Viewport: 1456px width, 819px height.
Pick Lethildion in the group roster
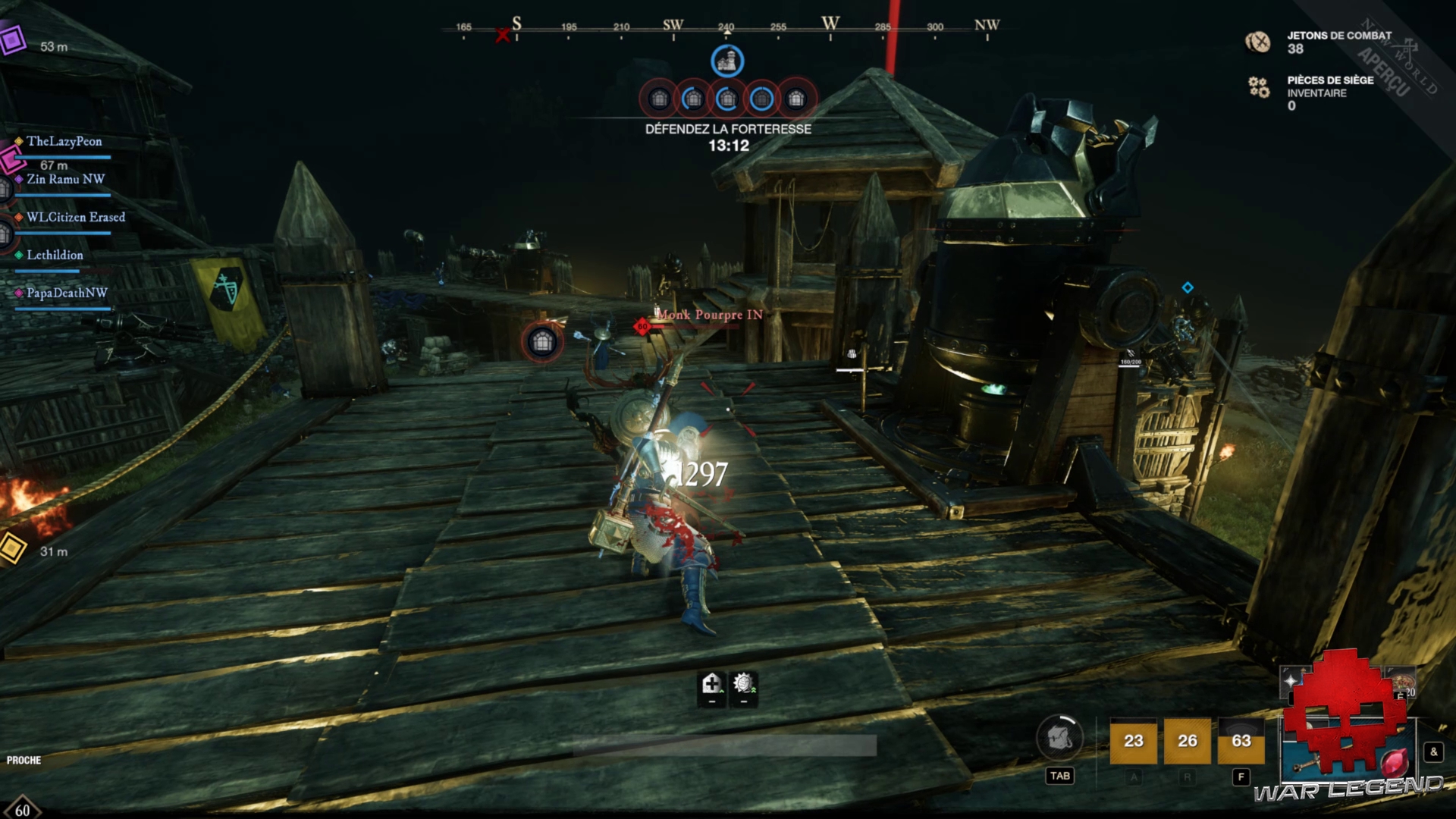click(x=55, y=256)
